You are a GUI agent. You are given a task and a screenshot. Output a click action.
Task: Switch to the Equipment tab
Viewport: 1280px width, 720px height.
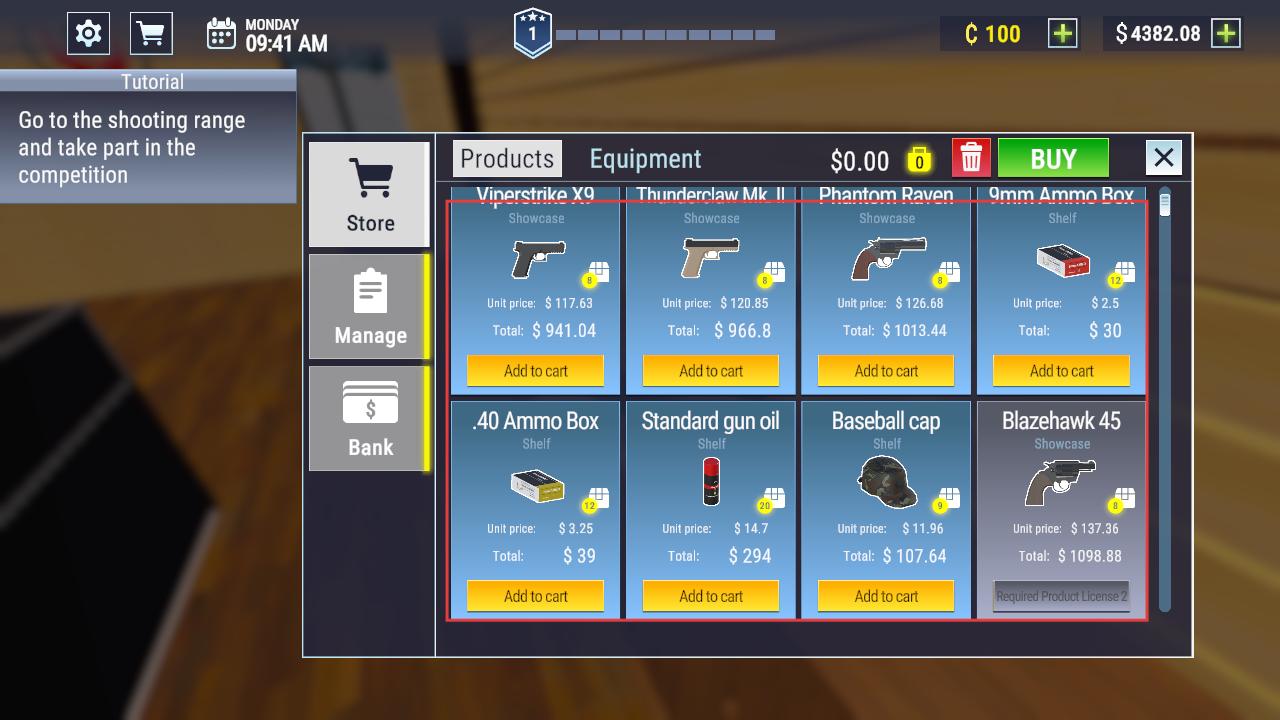tap(645, 159)
